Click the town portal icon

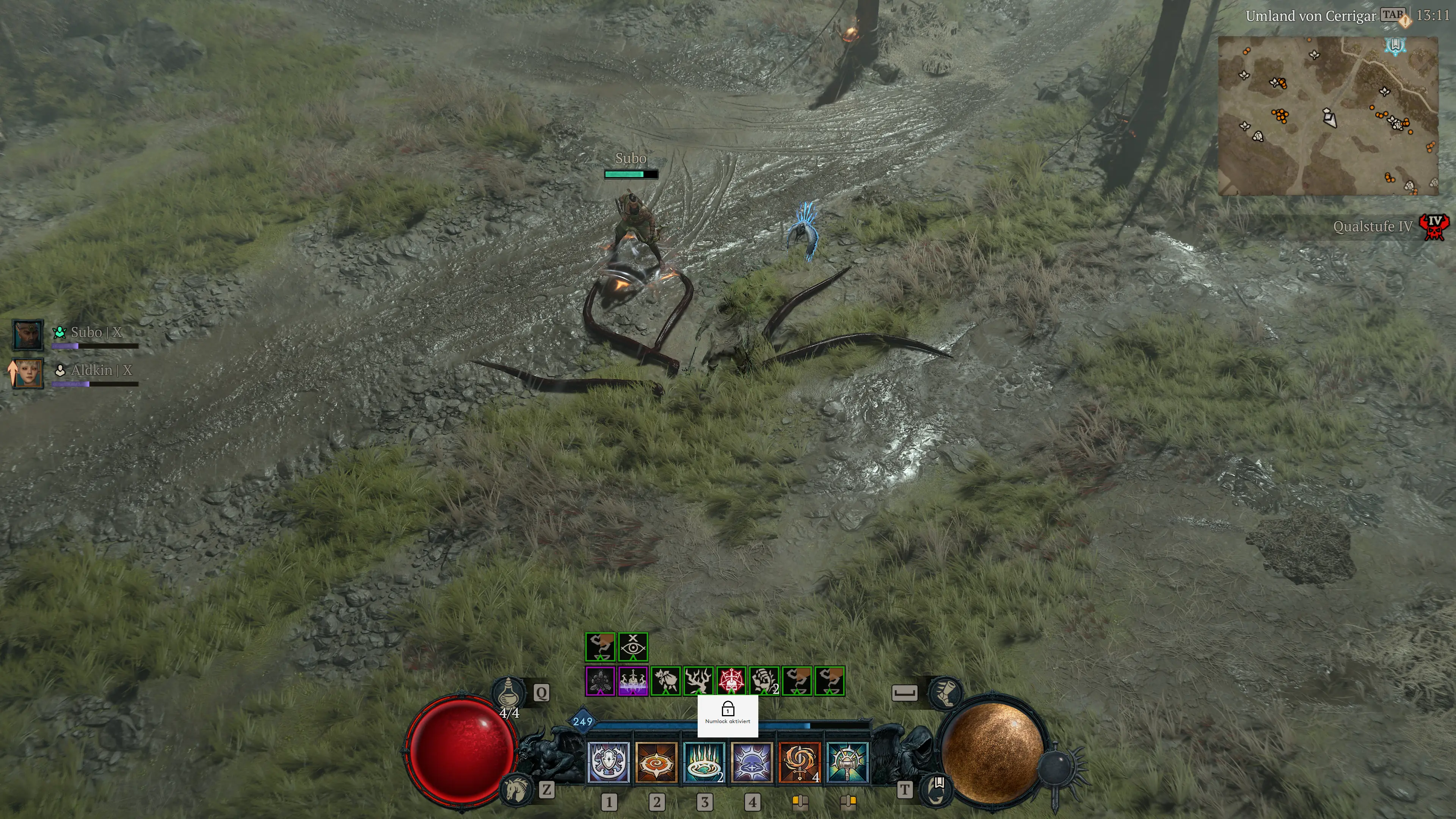coord(937,789)
